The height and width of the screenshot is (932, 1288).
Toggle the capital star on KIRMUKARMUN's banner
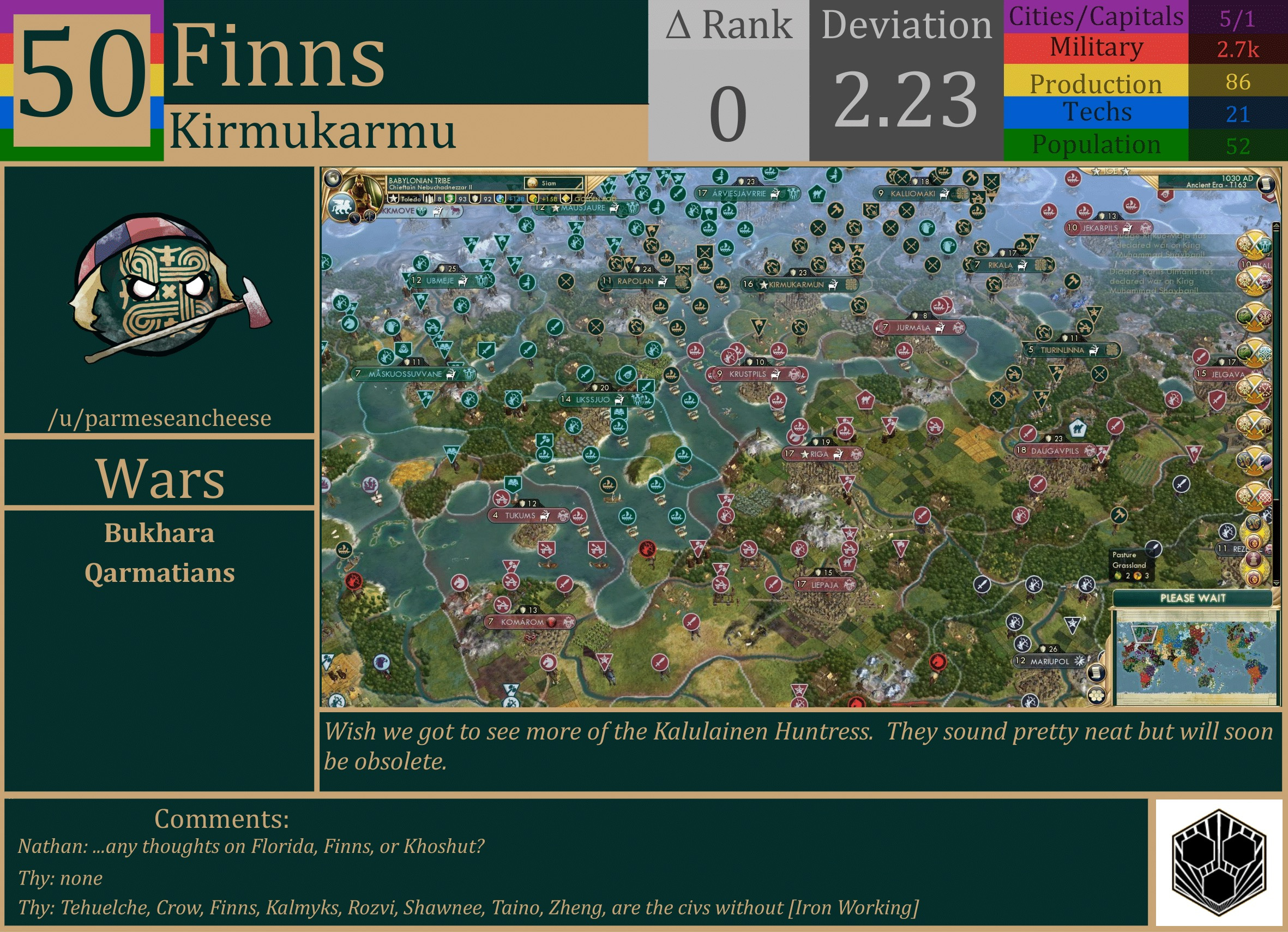coord(764,285)
